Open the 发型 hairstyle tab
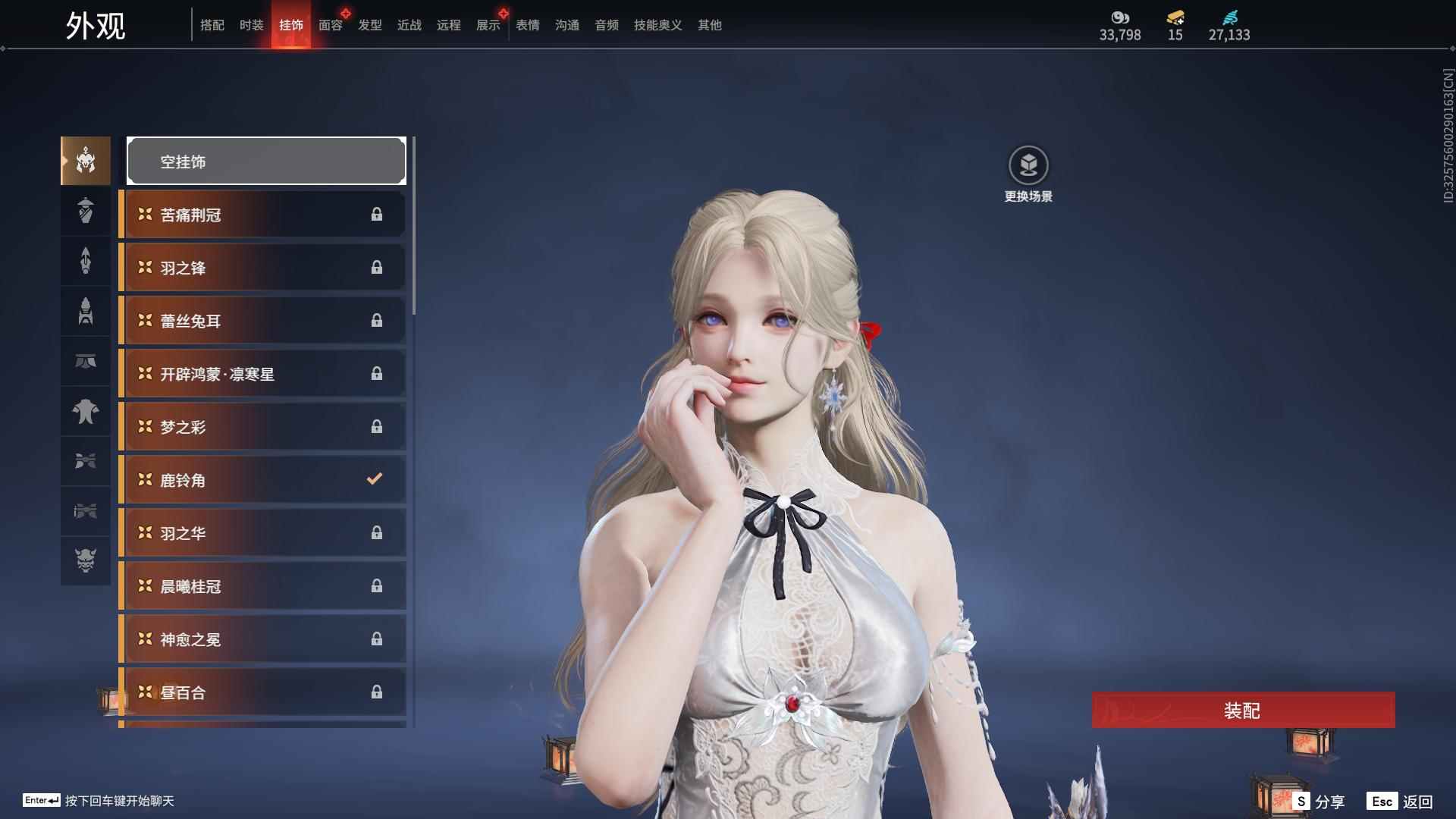1456x819 pixels. tap(370, 25)
